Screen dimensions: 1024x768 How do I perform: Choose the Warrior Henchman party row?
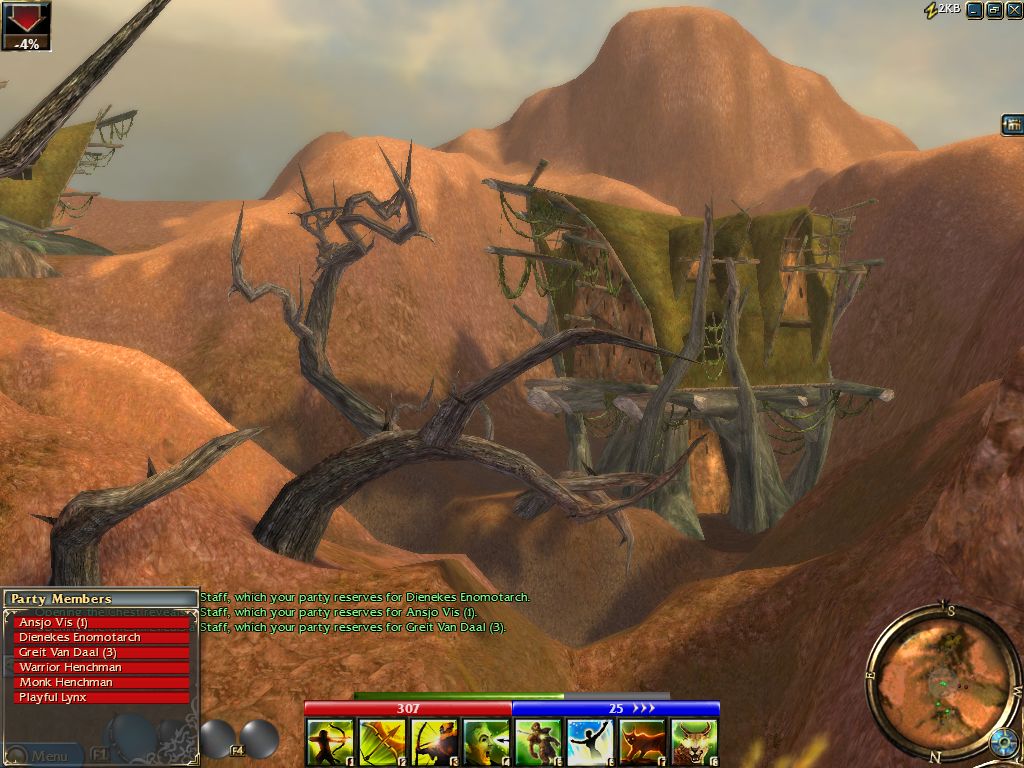[x=102, y=667]
